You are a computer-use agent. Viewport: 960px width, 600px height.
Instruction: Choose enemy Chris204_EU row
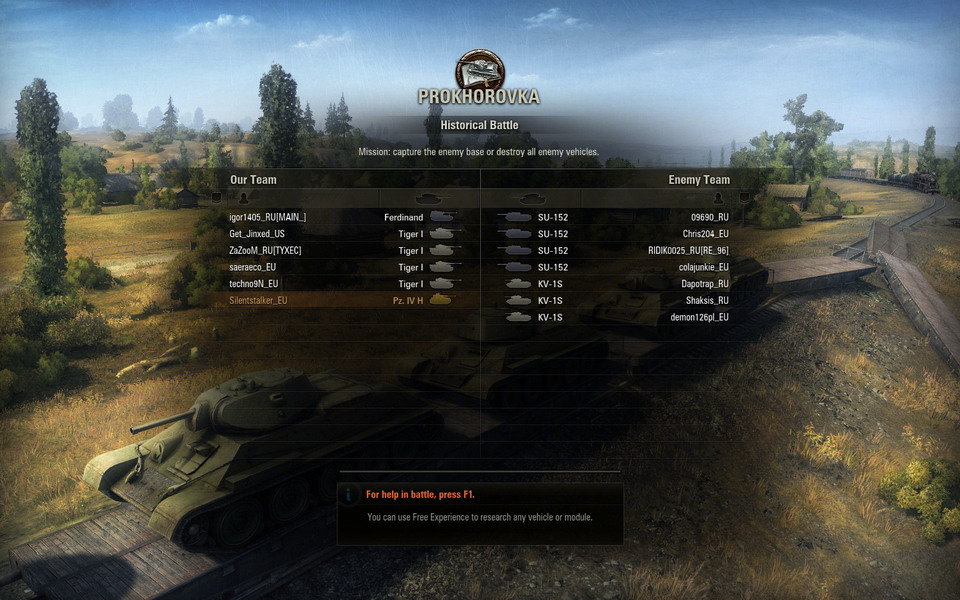705,234
